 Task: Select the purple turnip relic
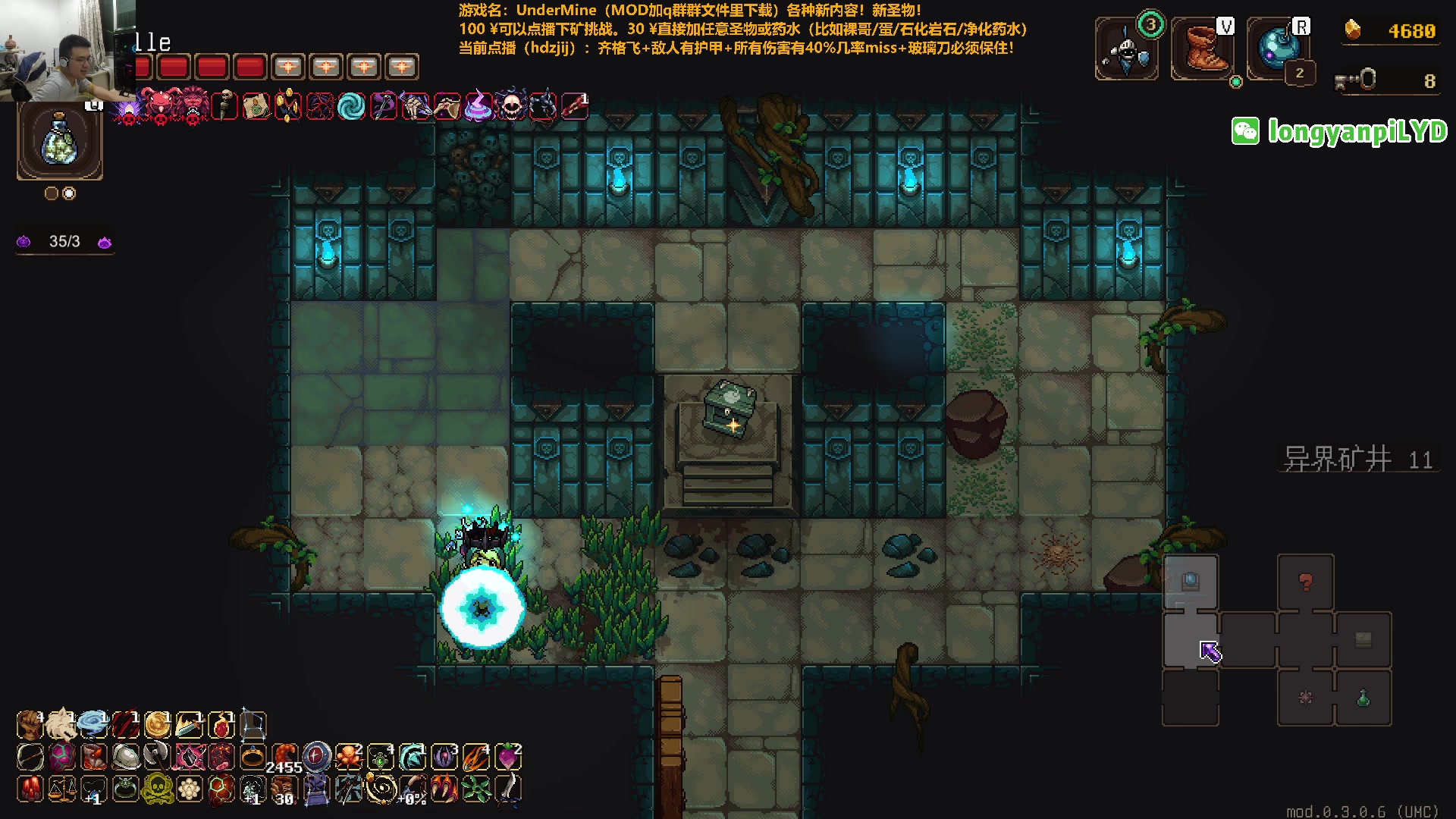[507, 757]
